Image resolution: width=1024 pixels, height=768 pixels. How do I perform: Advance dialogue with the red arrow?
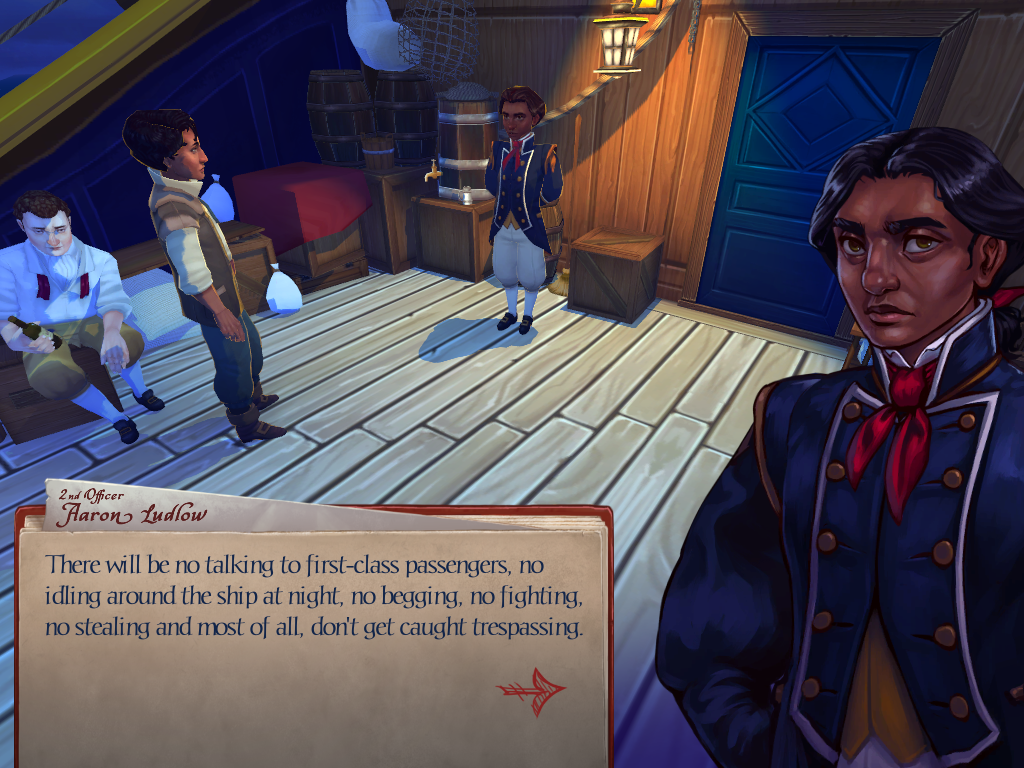531,690
